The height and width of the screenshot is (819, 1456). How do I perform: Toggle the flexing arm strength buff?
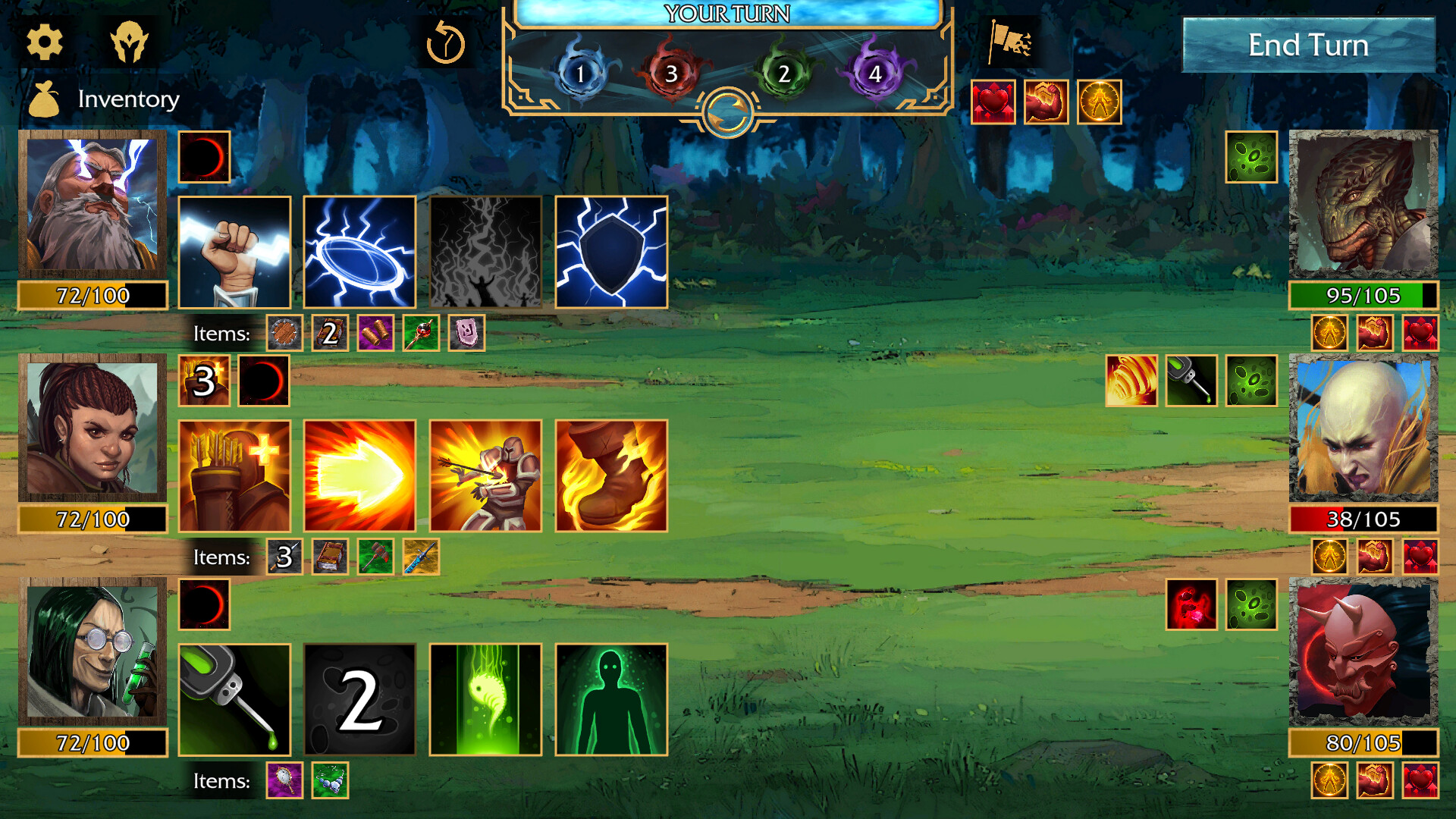pyautogui.click(x=1048, y=102)
